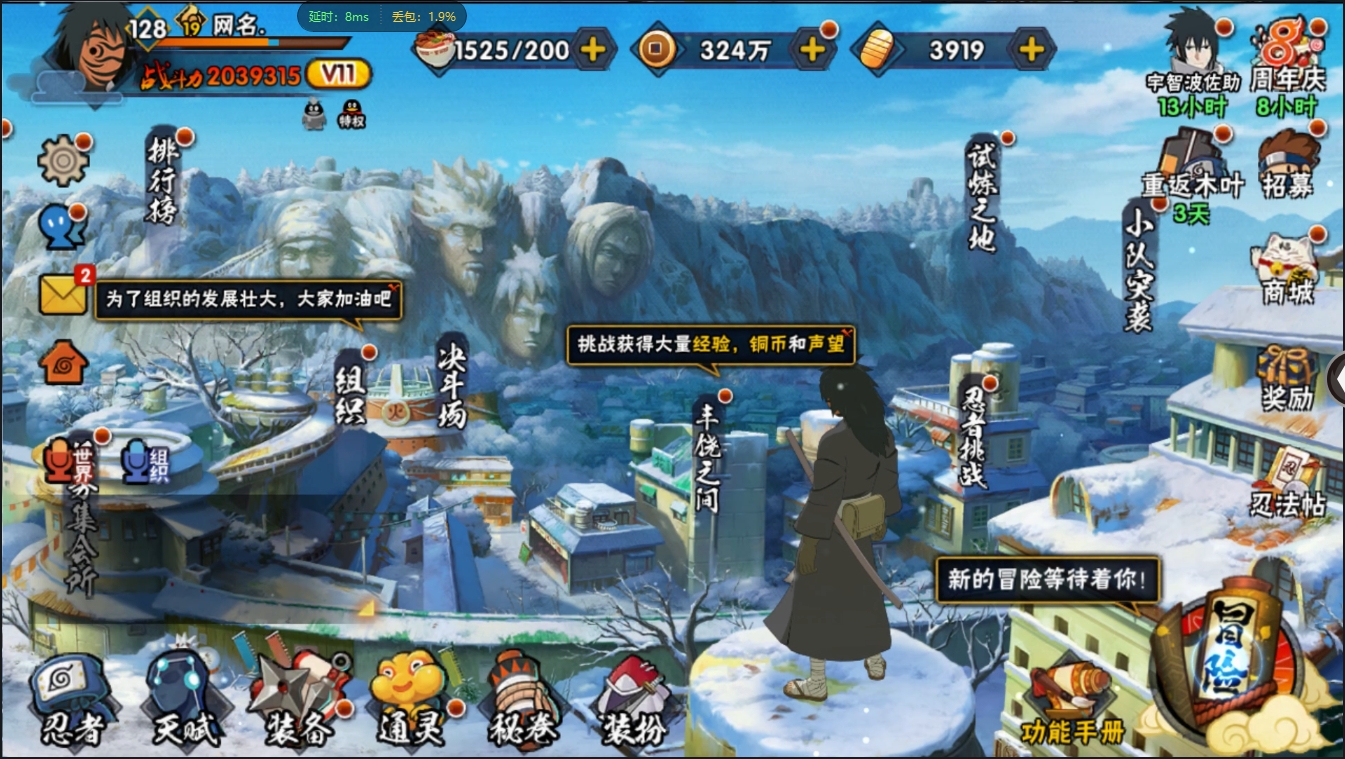Open the gear settings icon

pyautogui.click(x=62, y=159)
